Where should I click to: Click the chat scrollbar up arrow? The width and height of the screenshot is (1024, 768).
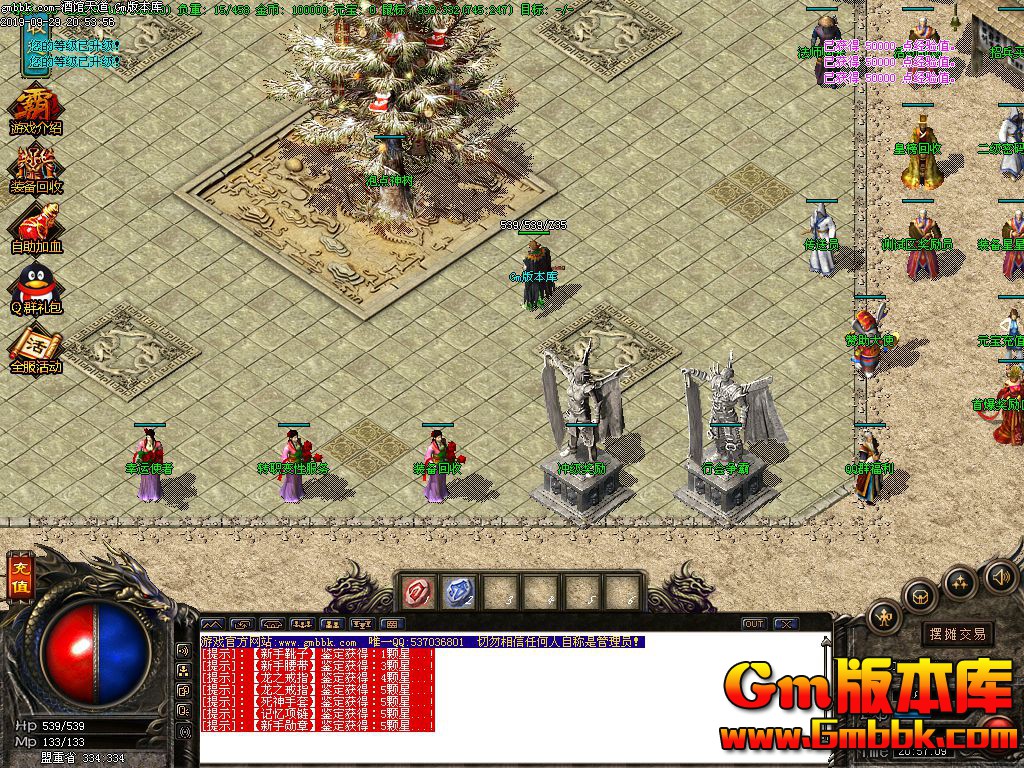pyautogui.click(x=825, y=640)
